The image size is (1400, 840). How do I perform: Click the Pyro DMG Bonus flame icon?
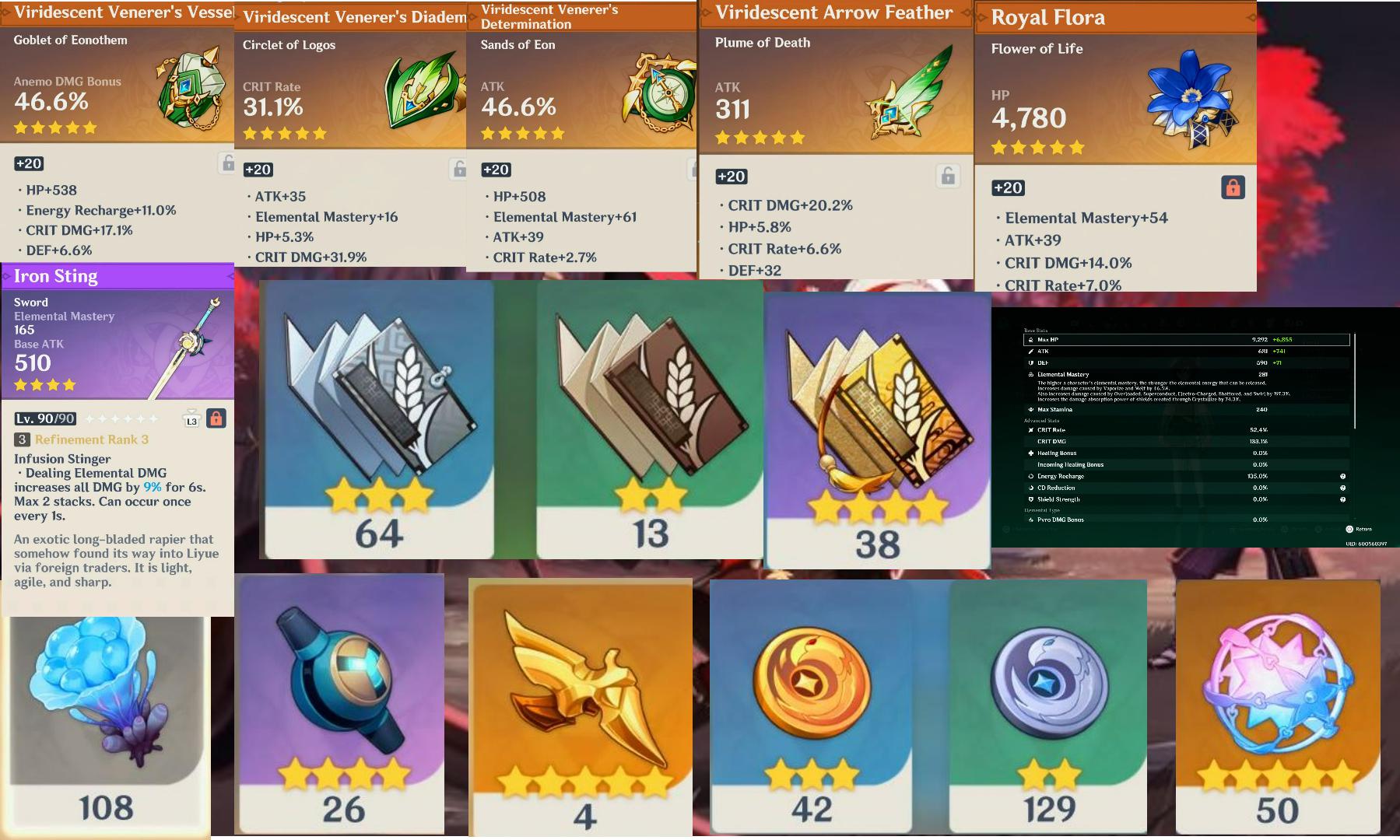1031,520
